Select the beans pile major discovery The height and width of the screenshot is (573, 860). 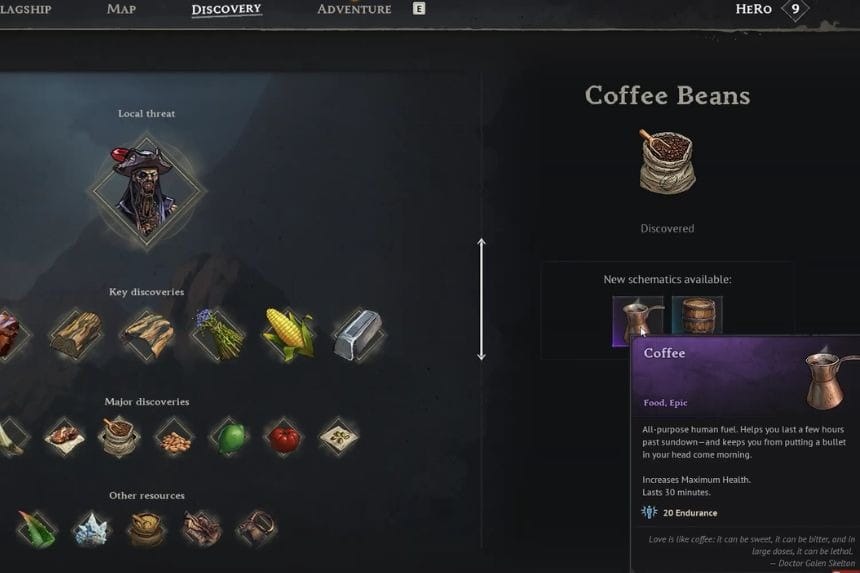175,437
